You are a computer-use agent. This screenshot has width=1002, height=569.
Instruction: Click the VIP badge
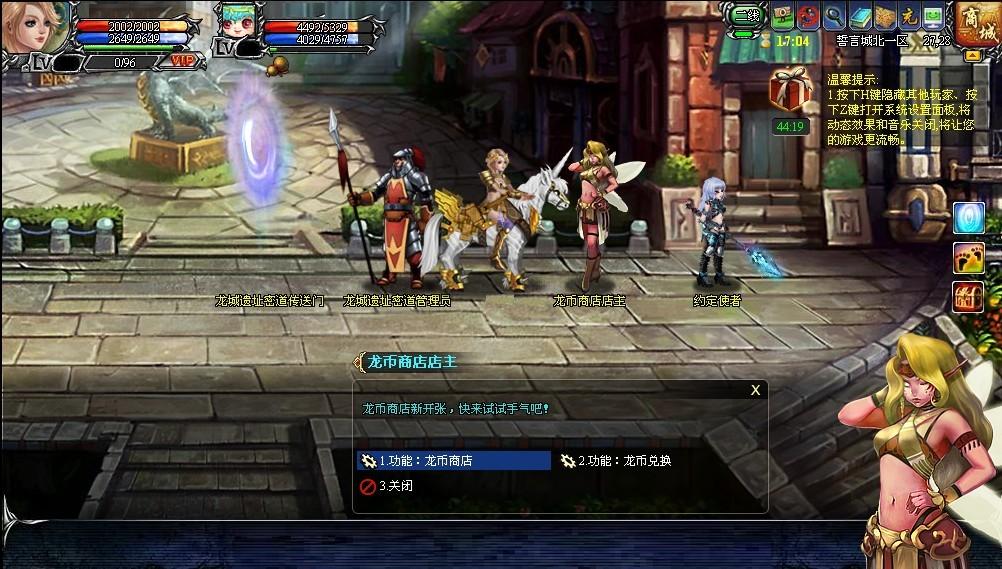click(x=183, y=61)
